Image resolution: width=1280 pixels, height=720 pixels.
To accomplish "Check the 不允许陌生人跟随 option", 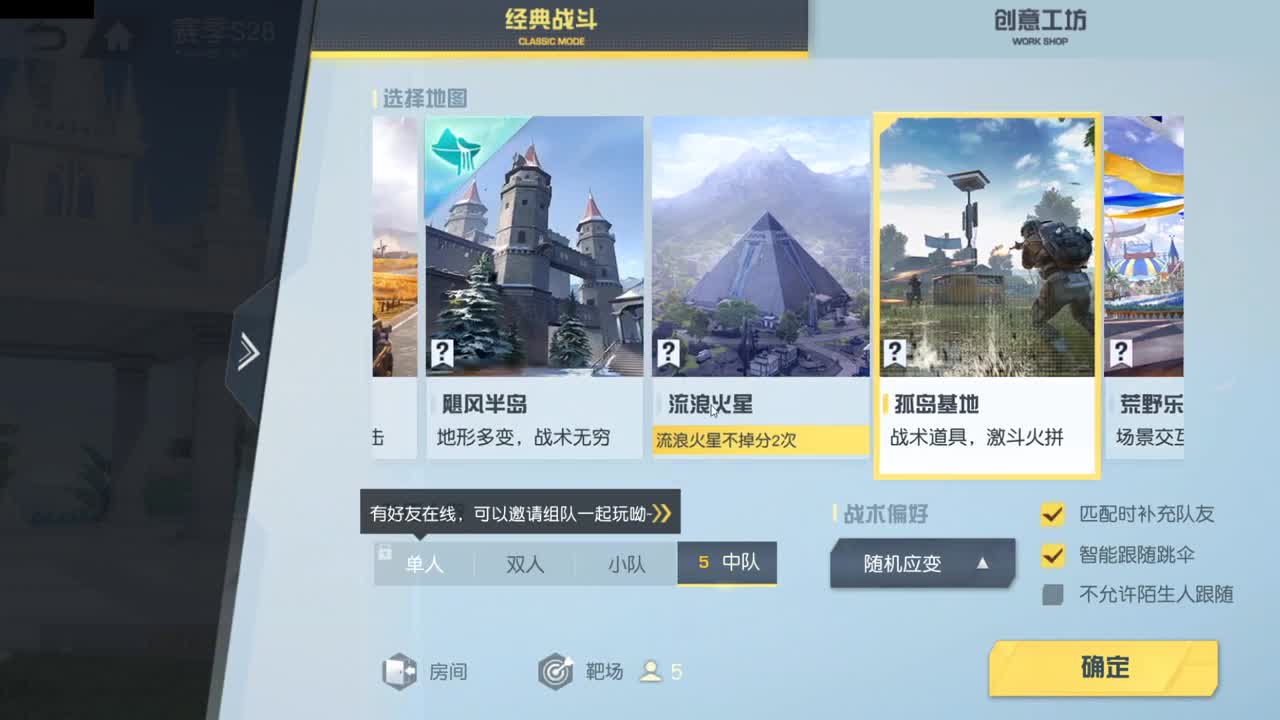I will click(x=1052, y=595).
